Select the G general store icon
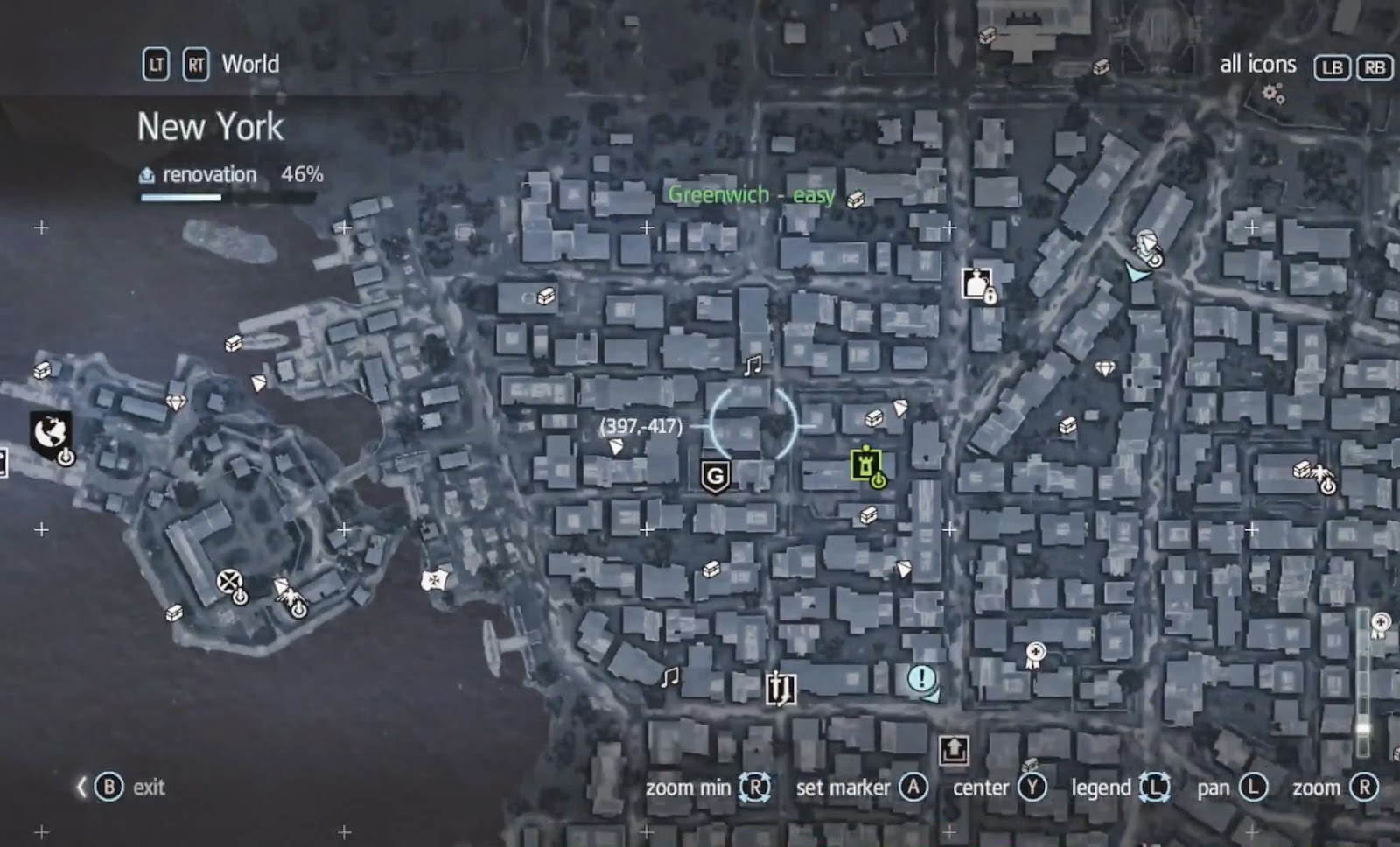Viewport: 1400px width, 847px height. click(714, 477)
